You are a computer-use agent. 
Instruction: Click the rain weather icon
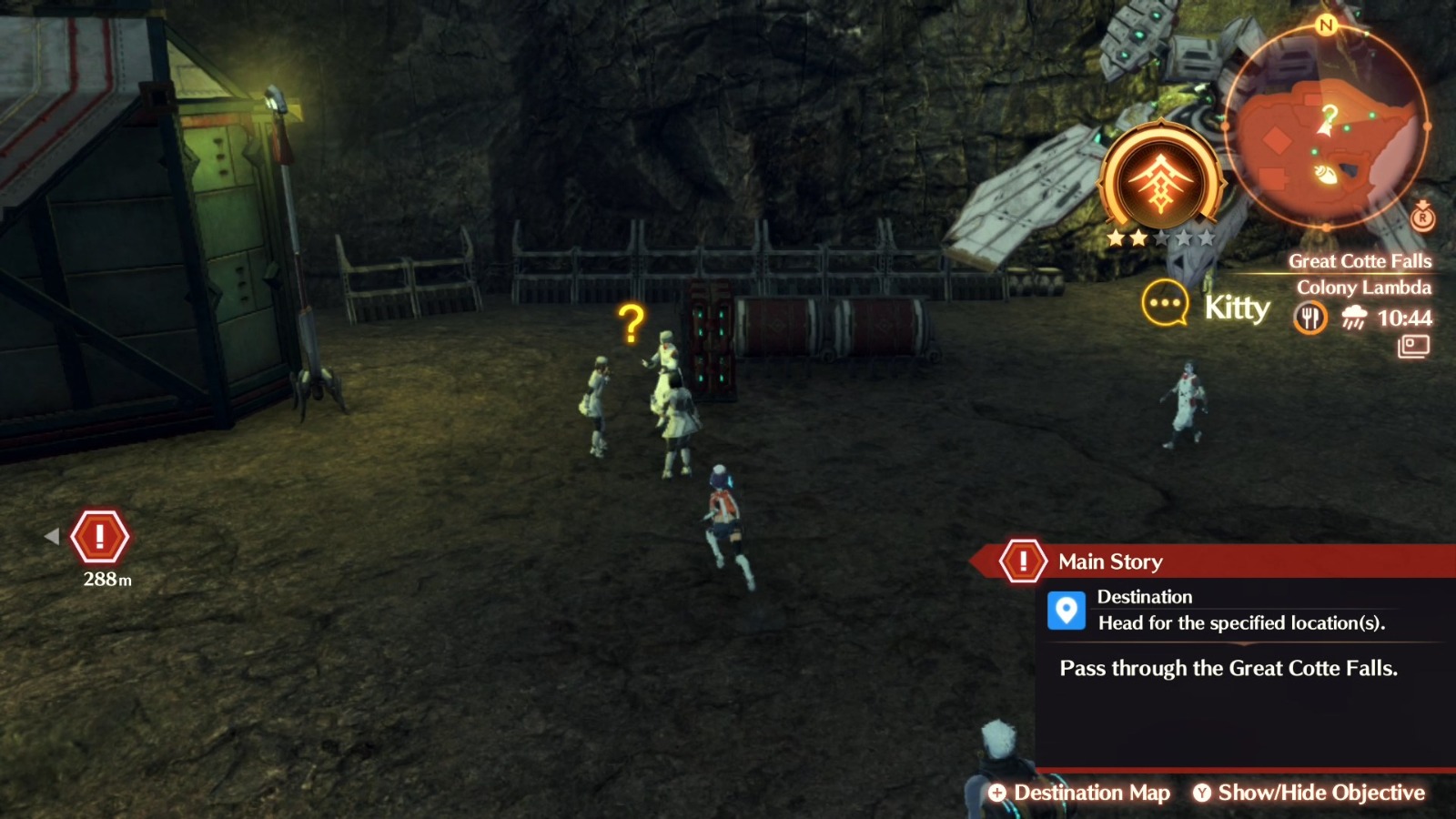1355,316
